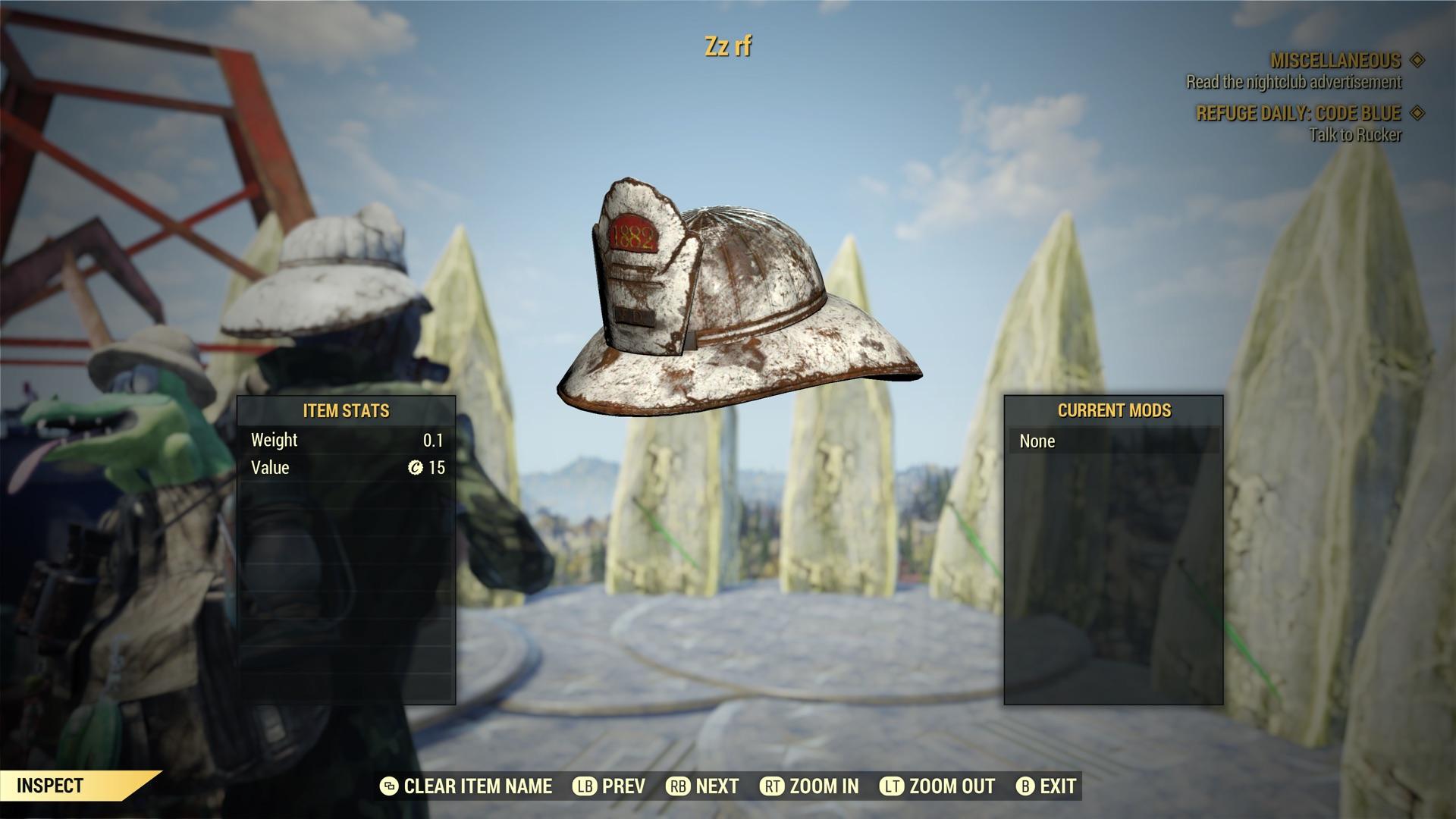Expand the CURRENT MODS panel header
This screenshot has width=1456, height=819.
pyautogui.click(x=1115, y=411)
